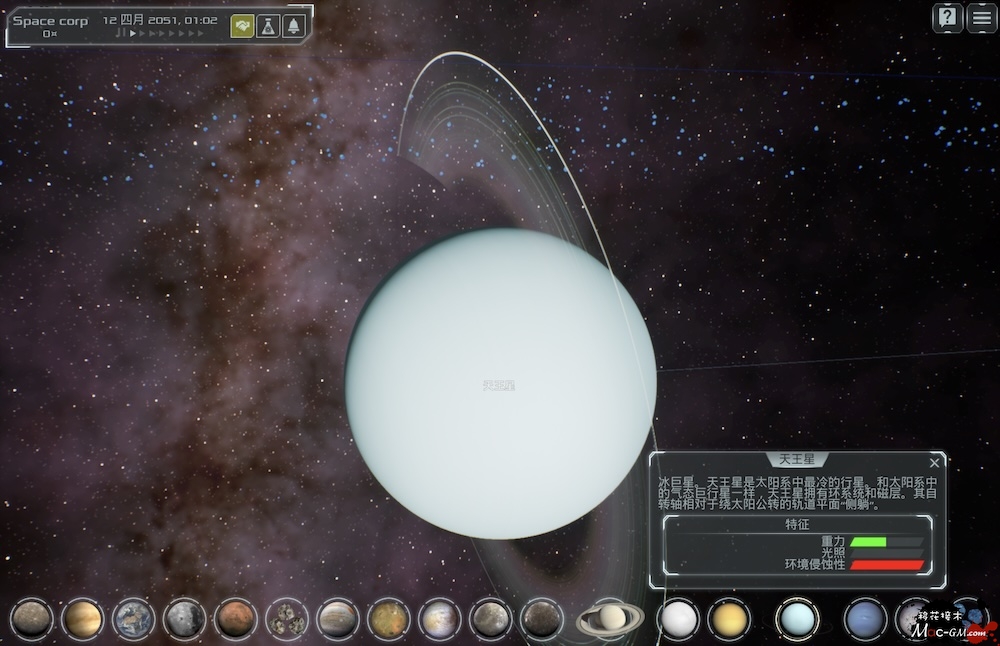Select the Uranus thumbnail in planet bar

797,618
